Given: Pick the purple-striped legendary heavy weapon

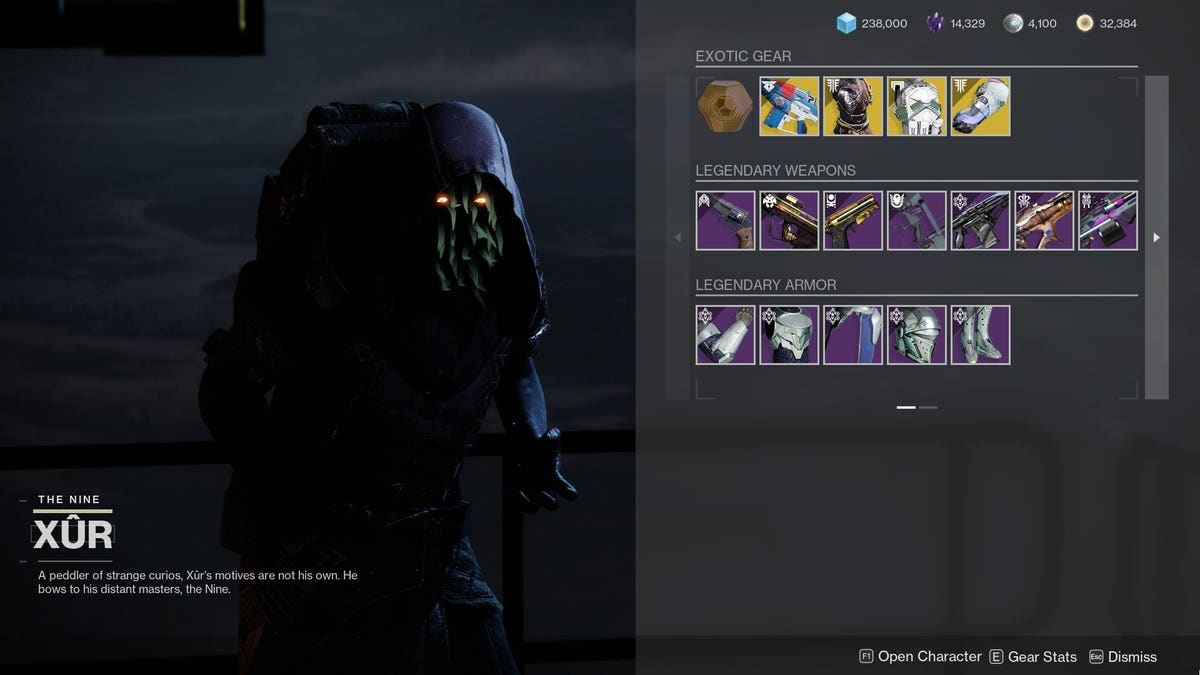Looking at the screenshot, I should click(x=1108, y=221).
